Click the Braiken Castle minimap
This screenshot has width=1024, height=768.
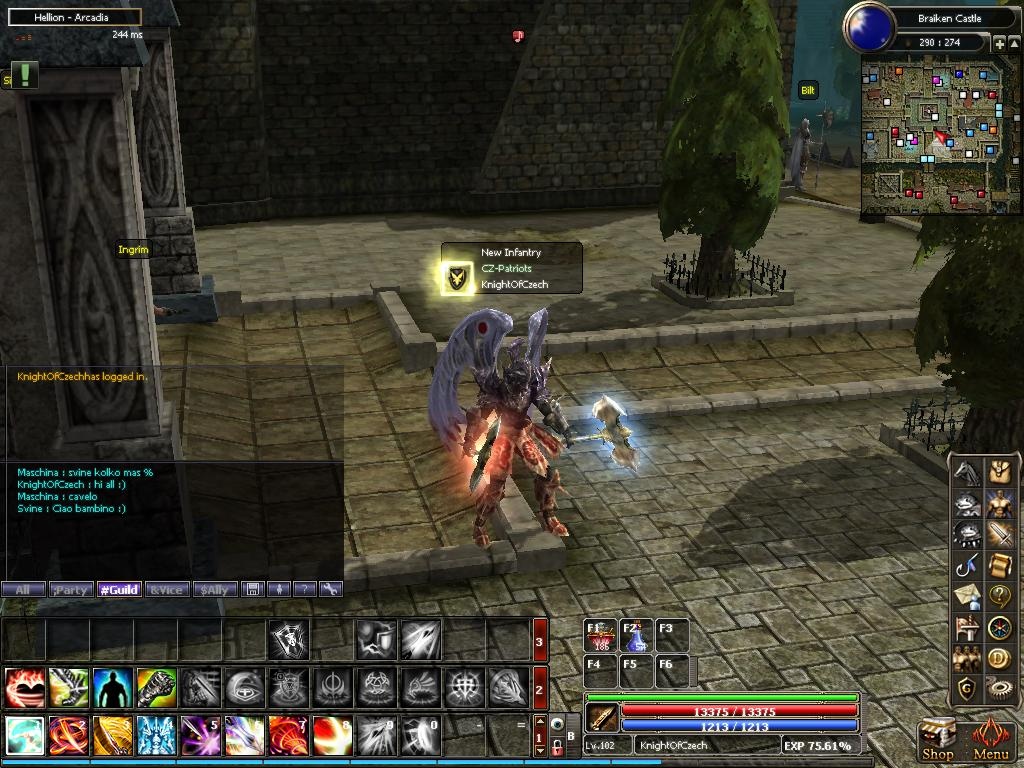pos(938,135)
